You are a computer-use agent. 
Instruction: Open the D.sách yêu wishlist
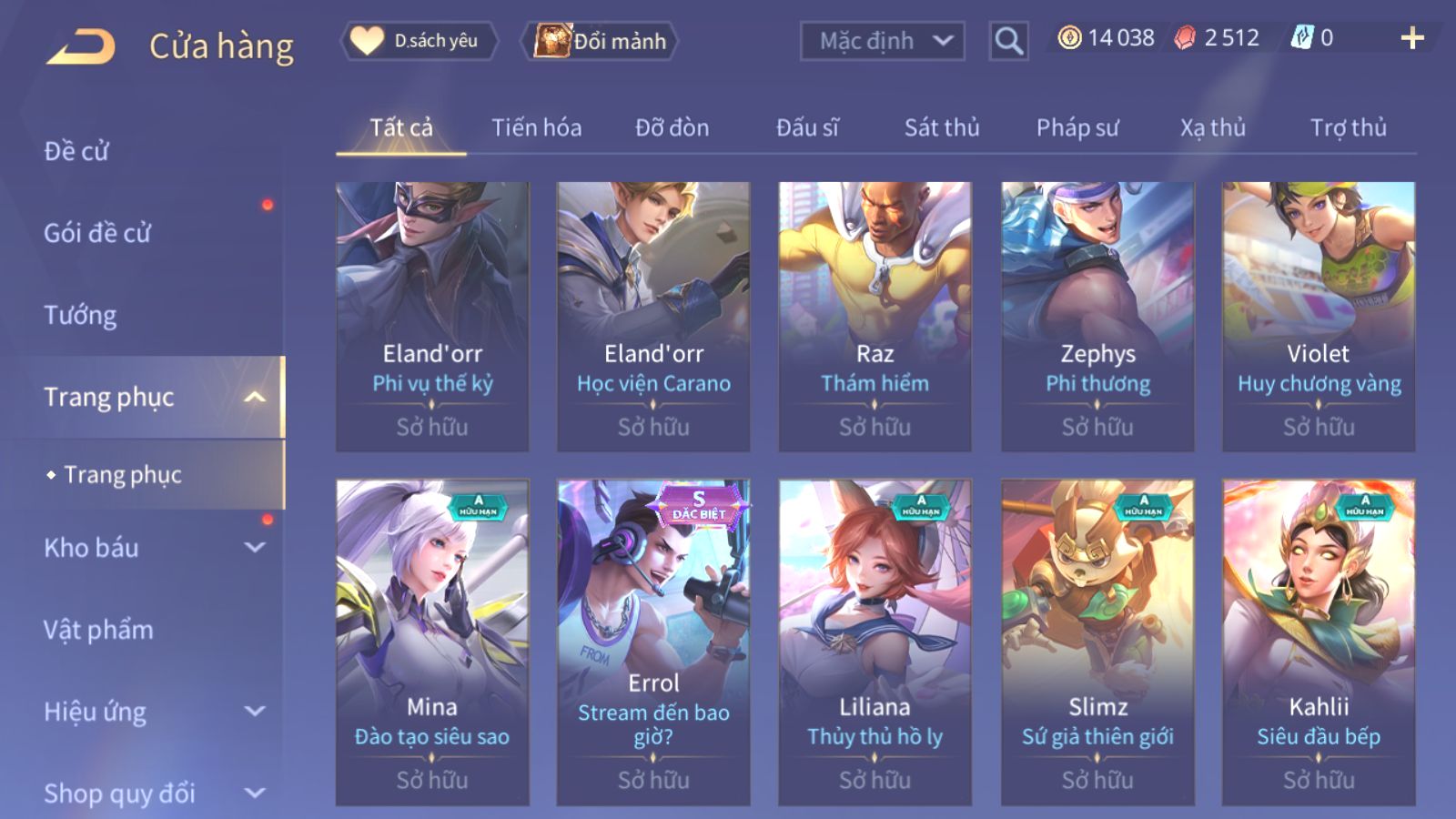420,41
